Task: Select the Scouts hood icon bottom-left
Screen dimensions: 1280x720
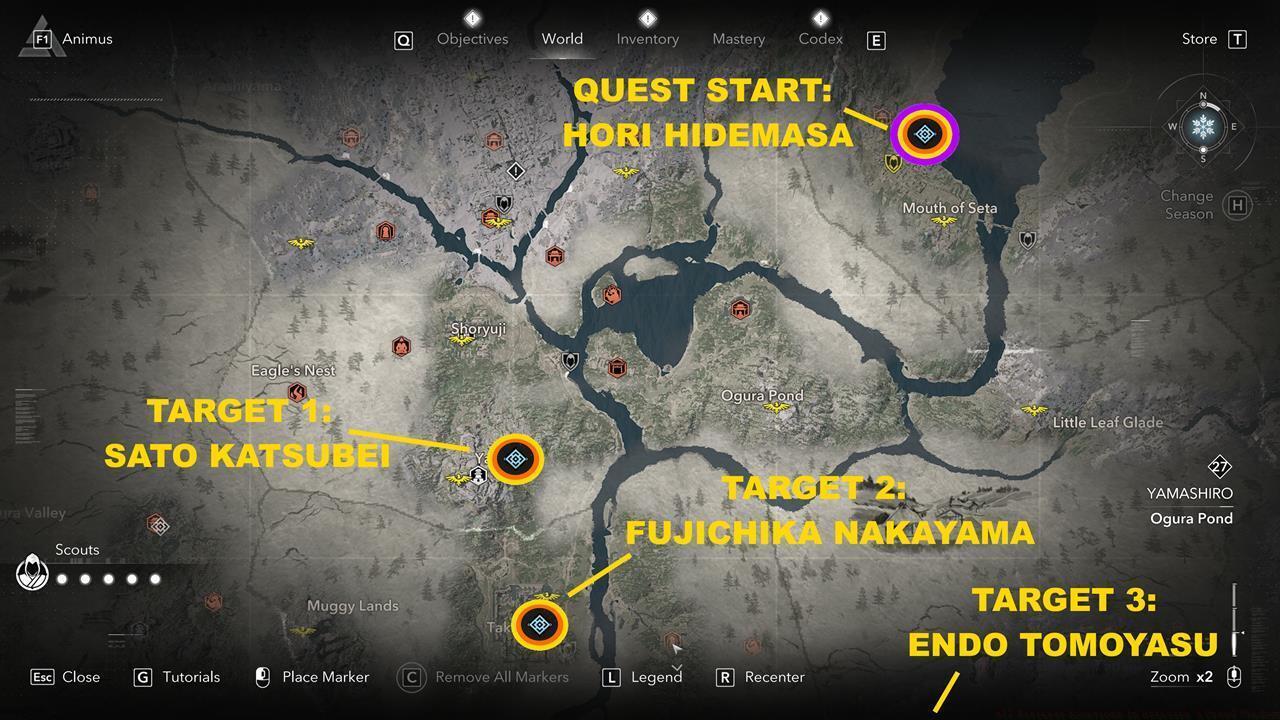Action: (31, 574)
